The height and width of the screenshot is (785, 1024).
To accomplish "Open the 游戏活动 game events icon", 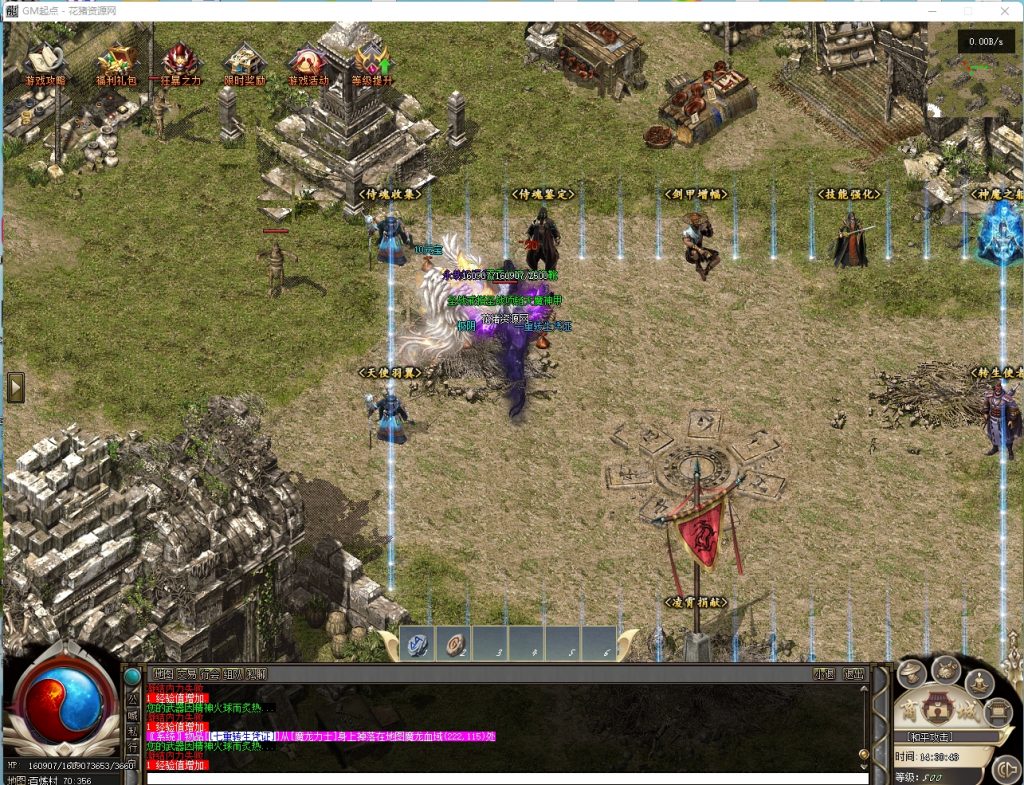I will 307,62.
